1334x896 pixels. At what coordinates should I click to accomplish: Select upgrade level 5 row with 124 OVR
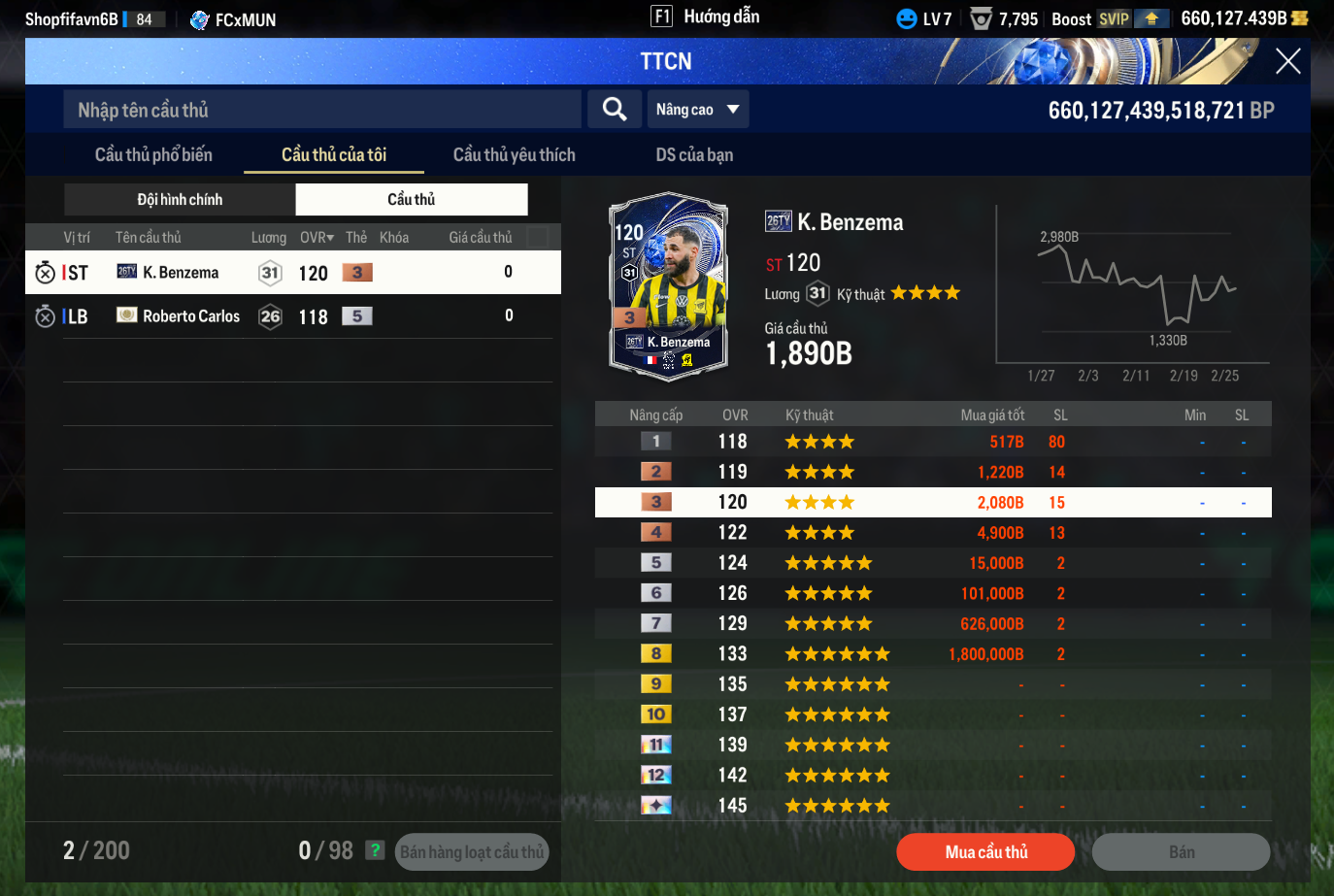(932, 563)
